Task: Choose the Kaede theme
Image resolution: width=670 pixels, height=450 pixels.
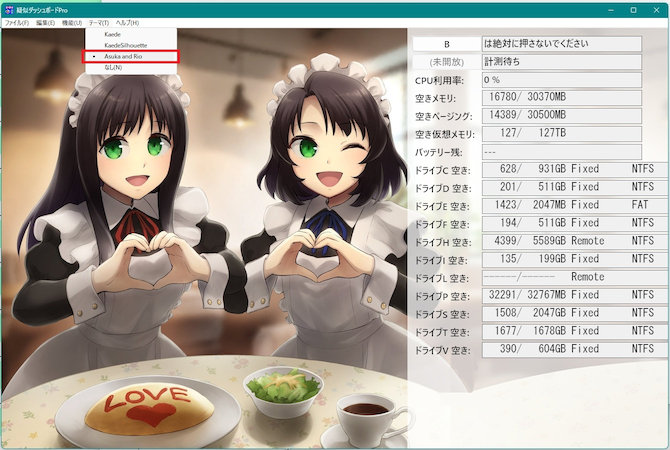Action: click(113, 35)
